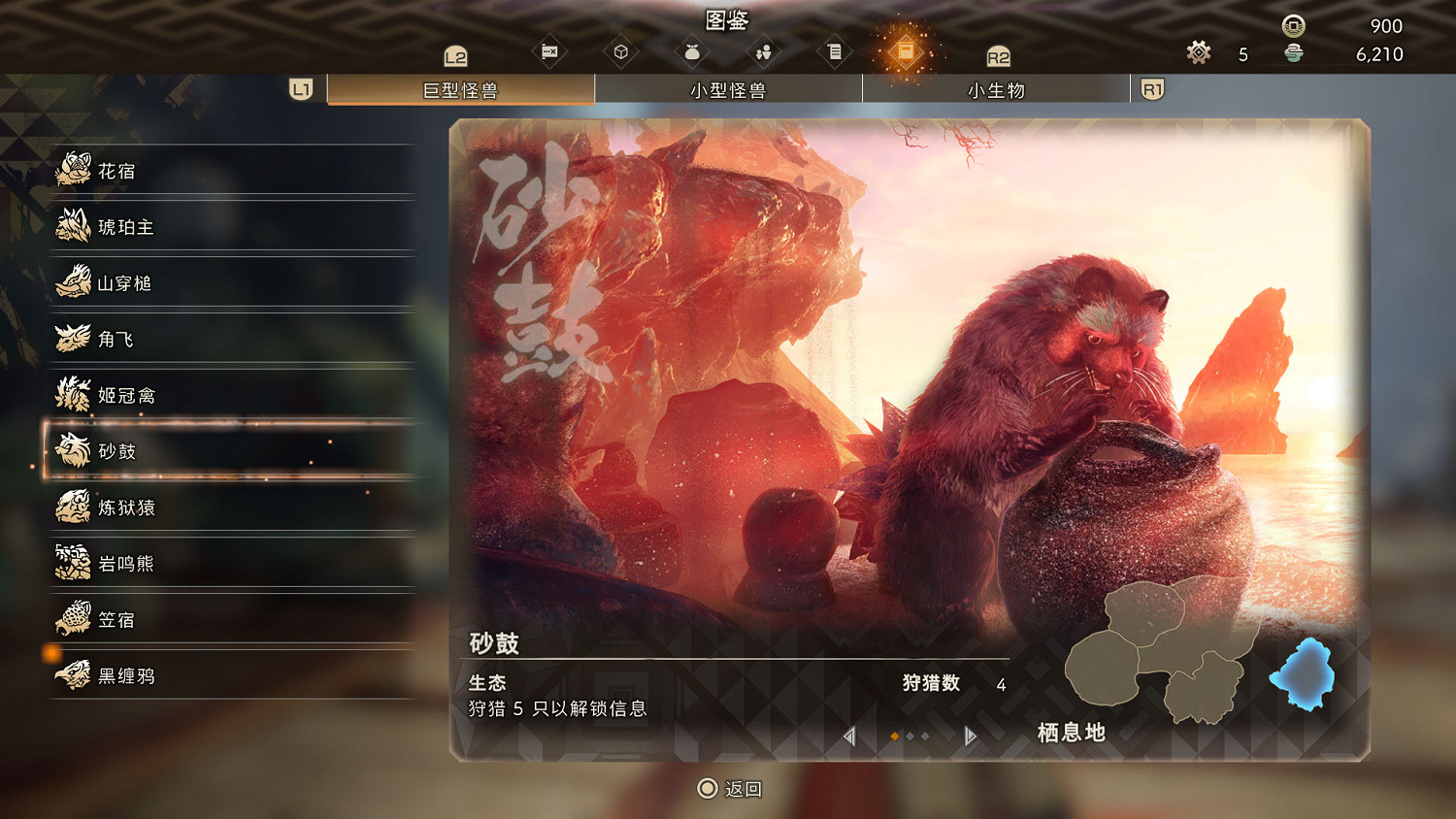
Task: Select the second page dot indicator
Action: pyautogui.click(x=910, y=737)
